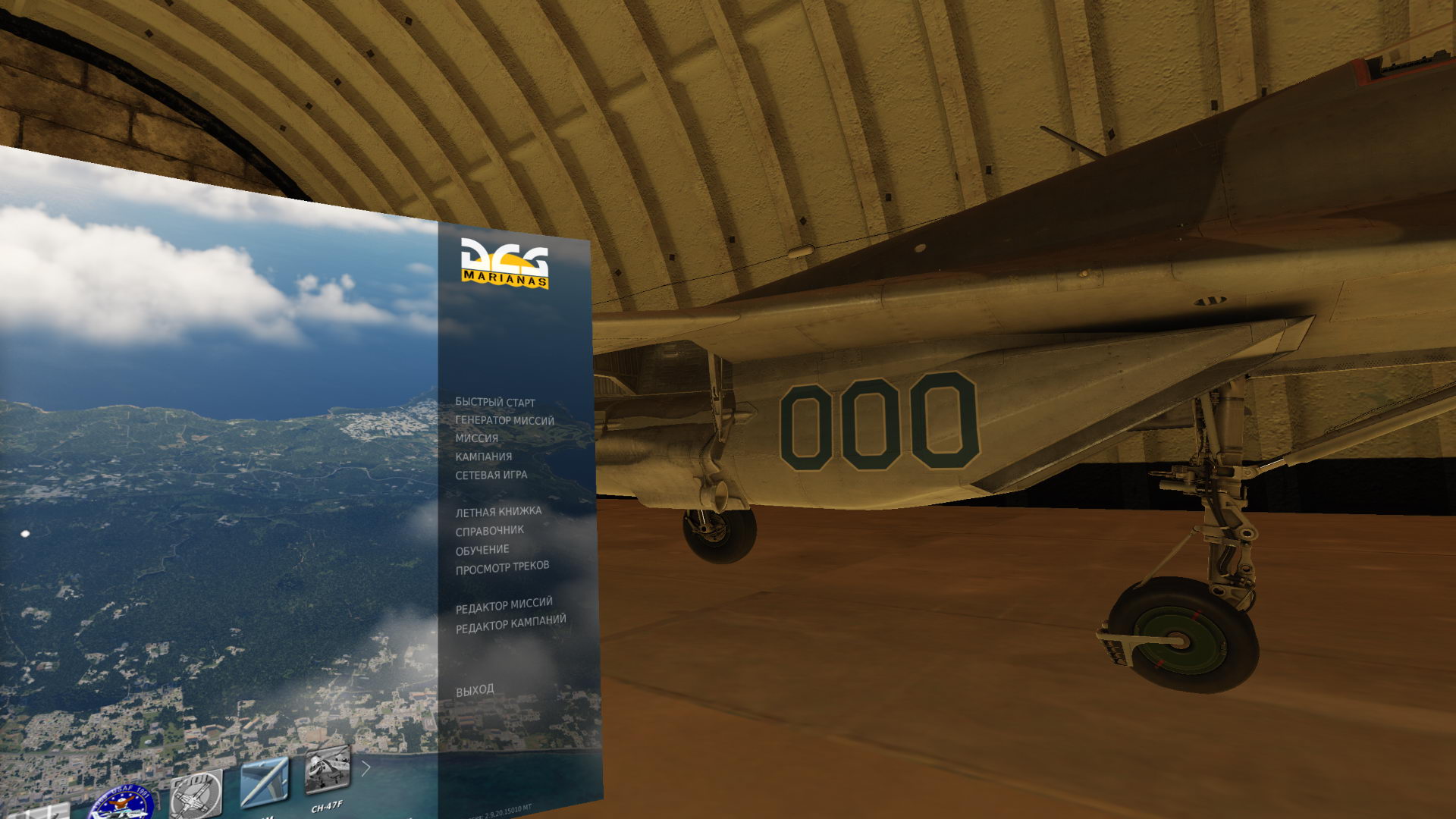Select ОБУЧЕНИЕ training option
Image resolution: width=1456 pixels, height=819 pixels.
[483, 548]
